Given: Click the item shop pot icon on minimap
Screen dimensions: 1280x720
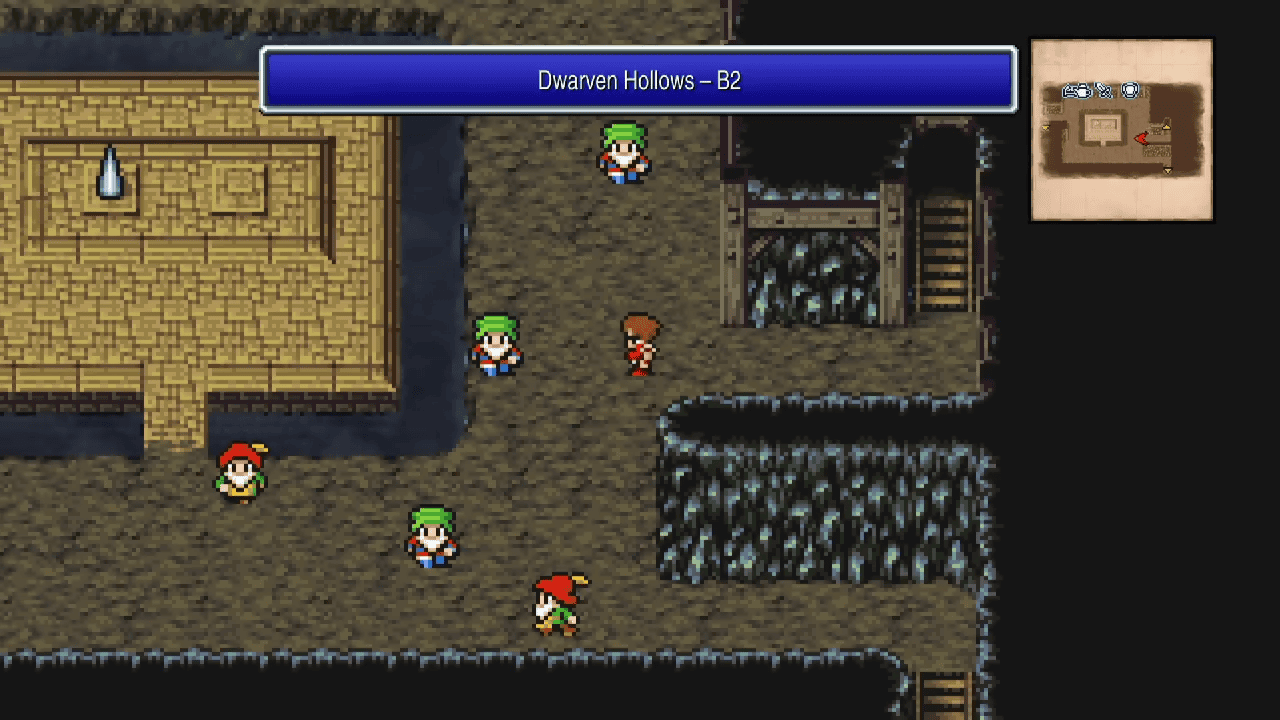Looking at the screenshot, I should point(1083,91).
